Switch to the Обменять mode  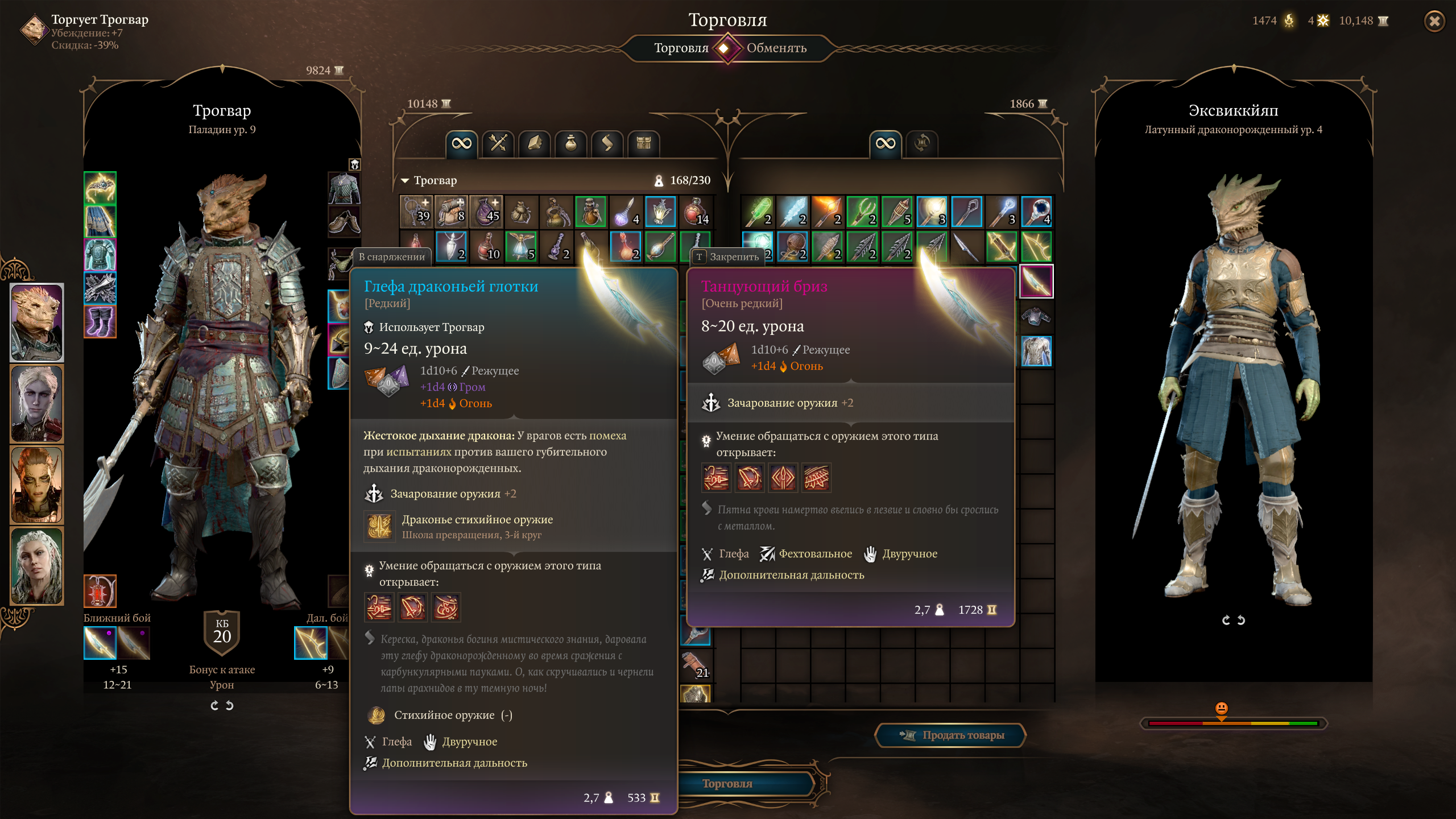pyautogui.click(x=776, y=48)
